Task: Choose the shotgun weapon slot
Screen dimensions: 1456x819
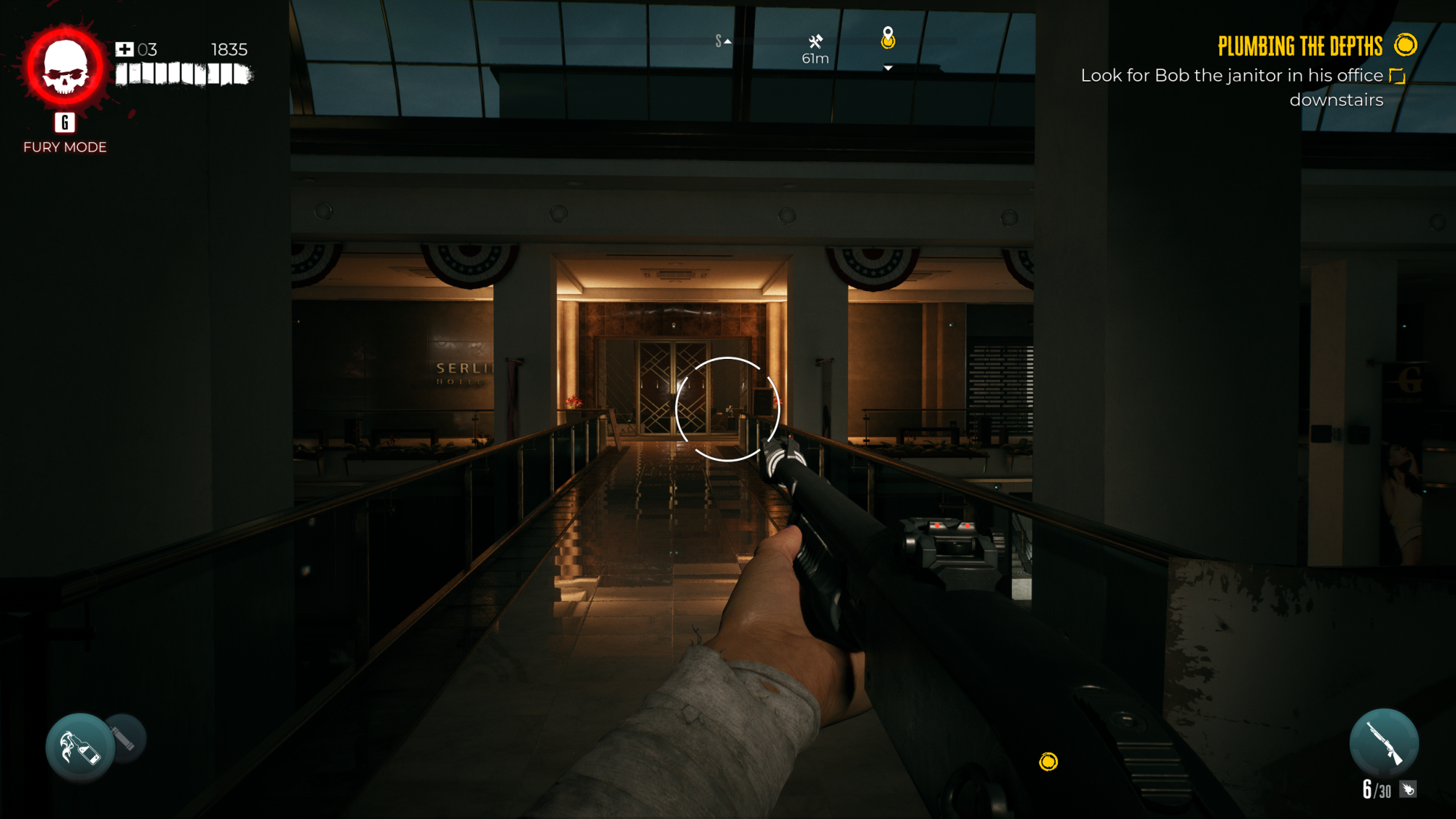Action: [1383, 743]
